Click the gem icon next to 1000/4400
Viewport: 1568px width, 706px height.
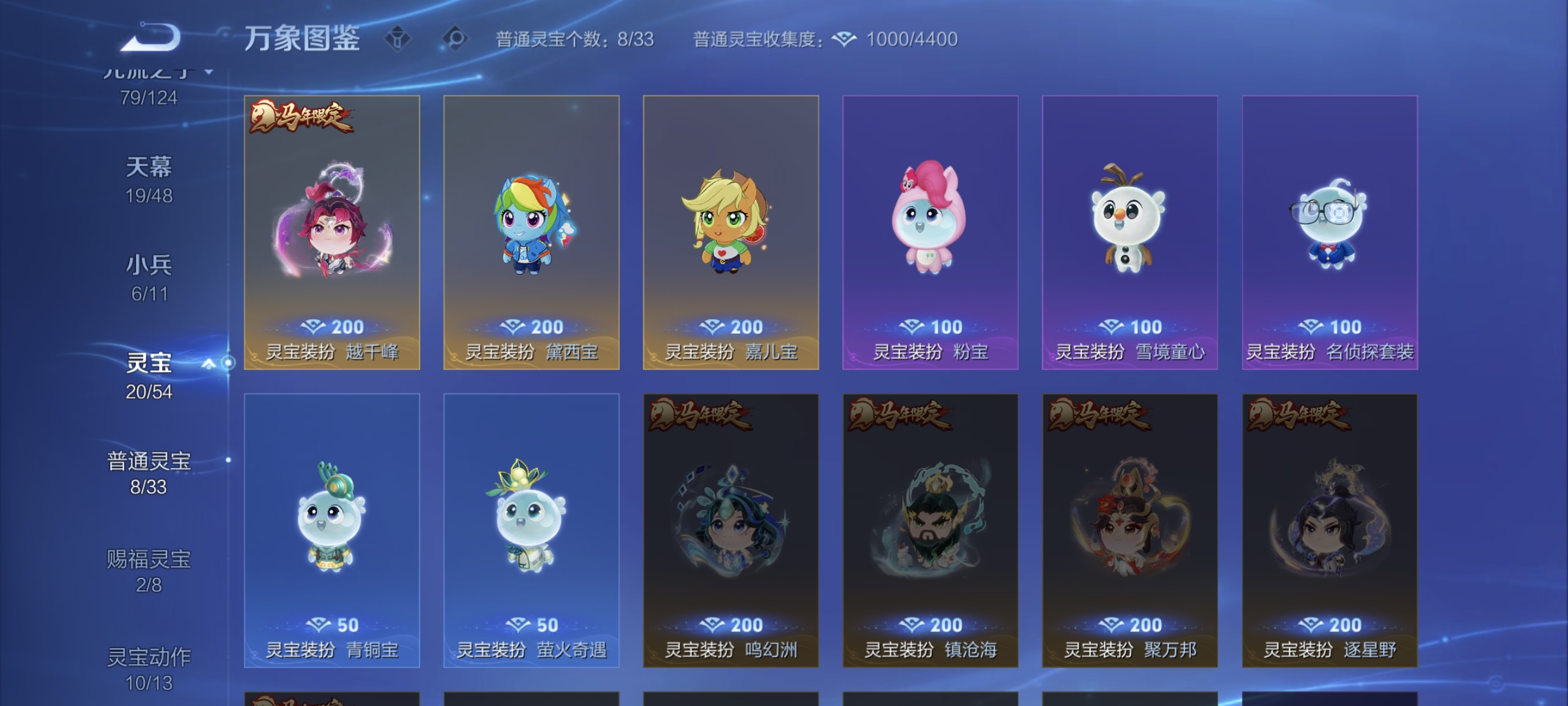pyautogui.click(x=844, y=39)
